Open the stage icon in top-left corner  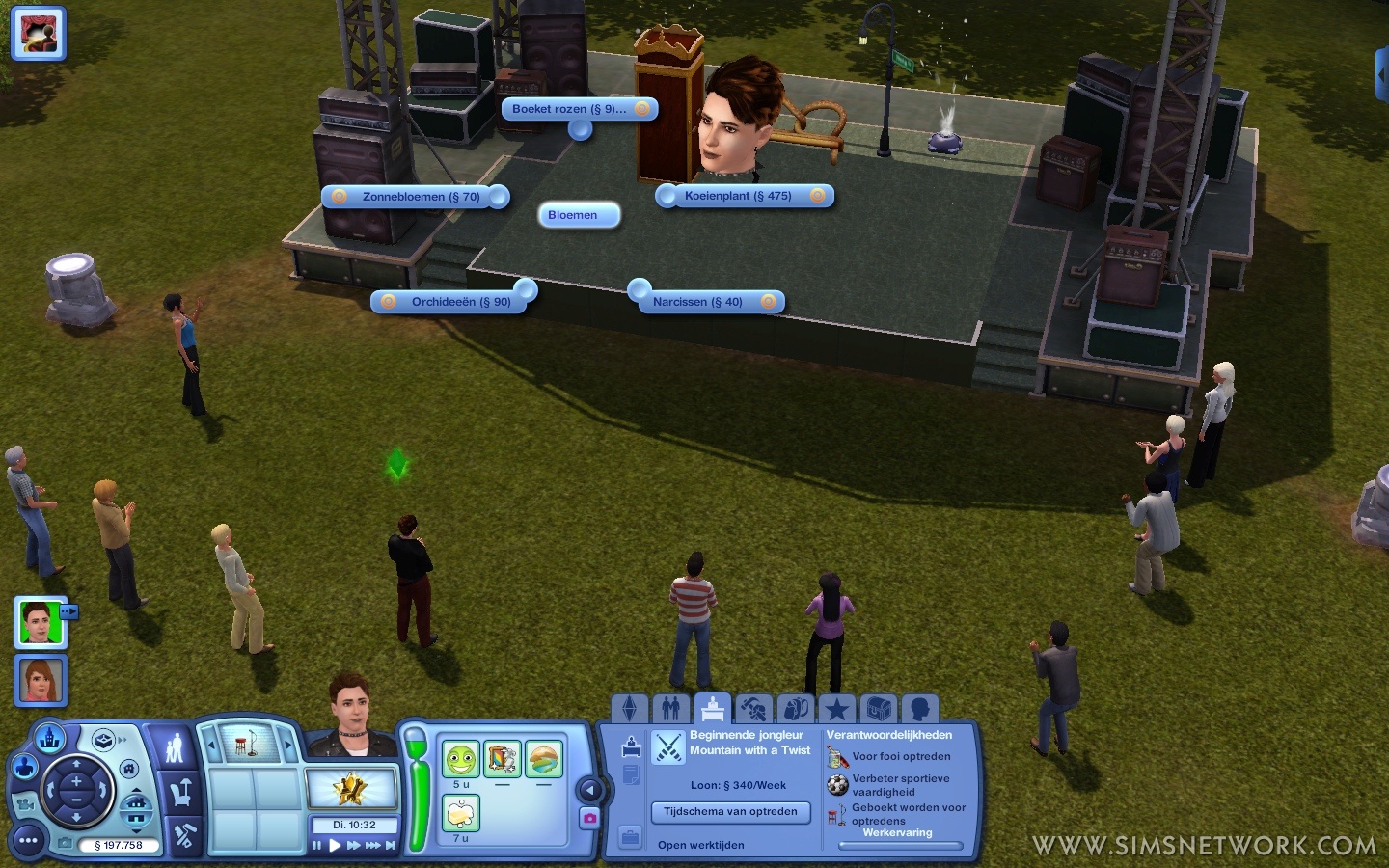point(39,34)
